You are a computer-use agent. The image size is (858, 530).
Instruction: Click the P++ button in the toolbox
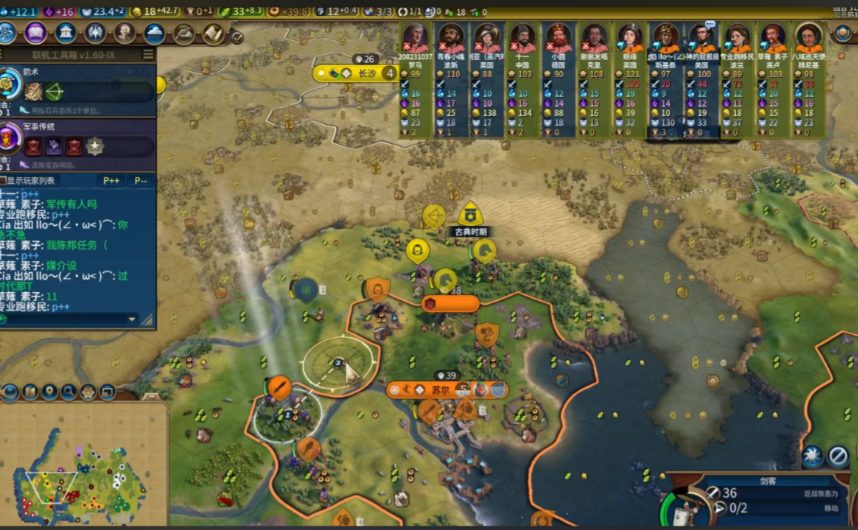[x=111, y=181]
